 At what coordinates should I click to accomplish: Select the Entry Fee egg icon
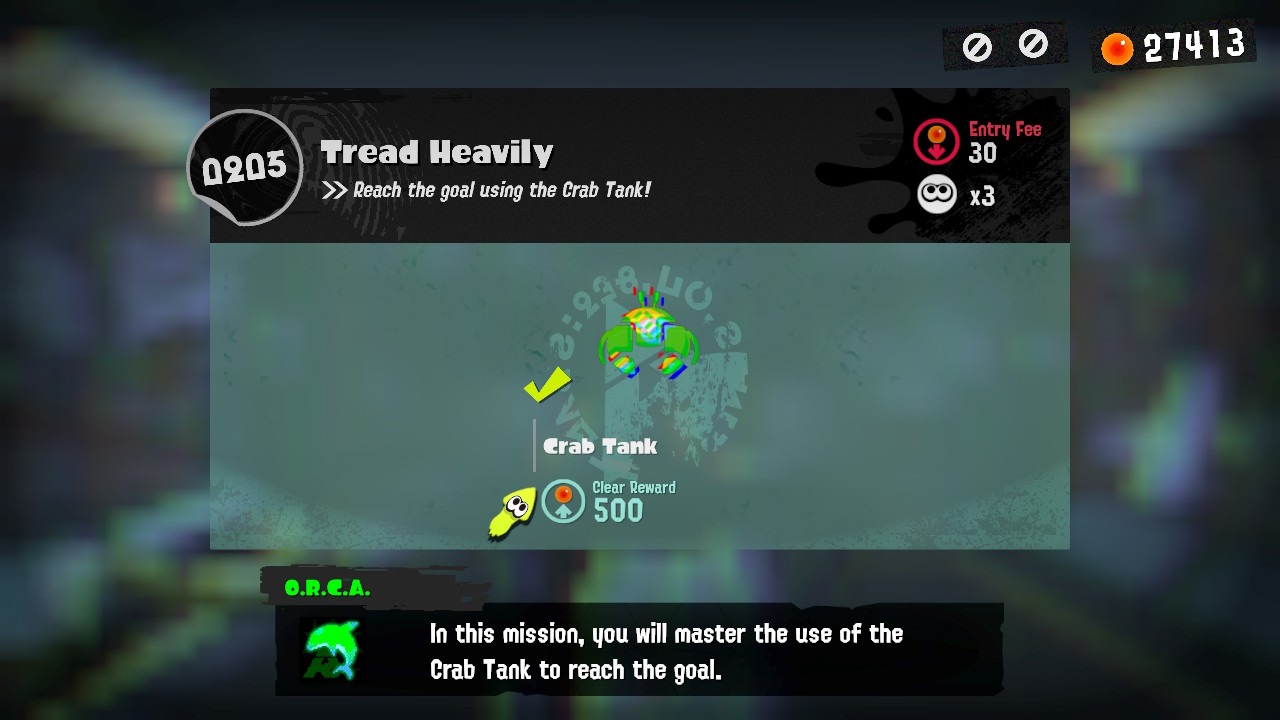pos(937,141)
